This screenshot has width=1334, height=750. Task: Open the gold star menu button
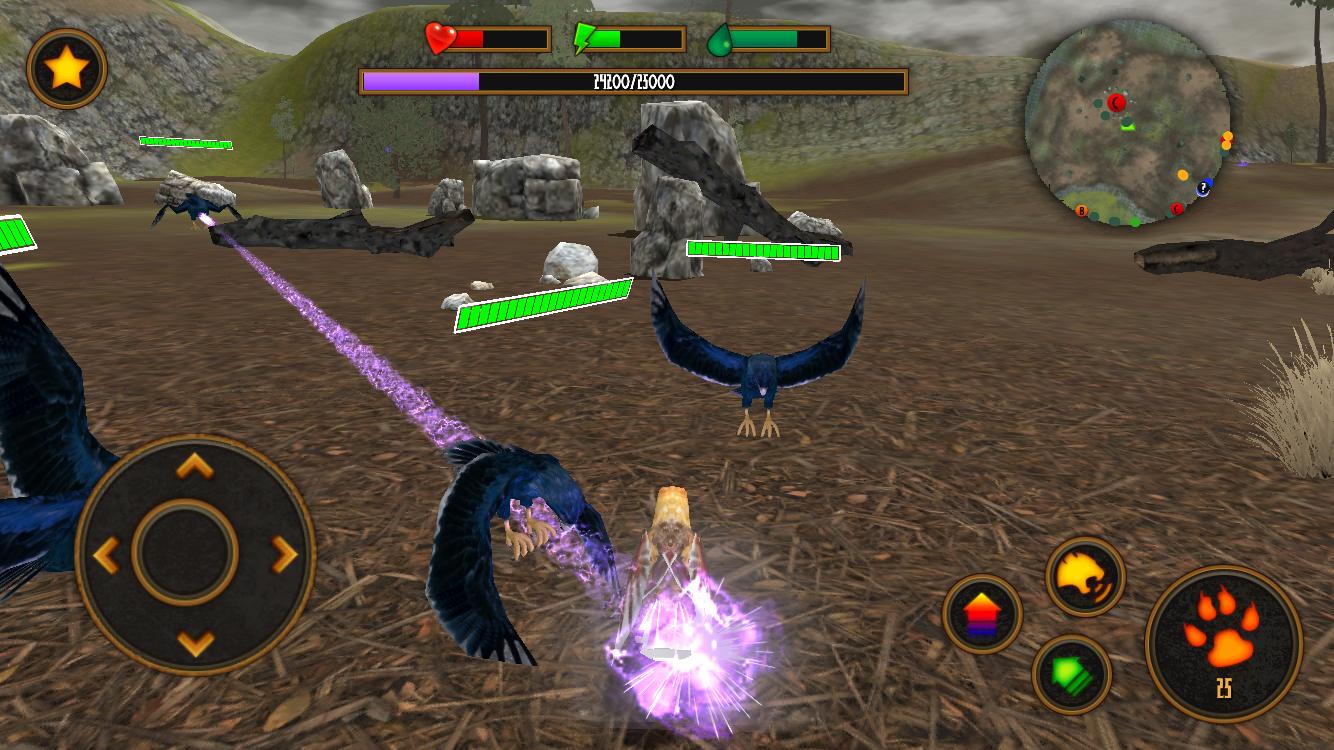pos(67,69)
